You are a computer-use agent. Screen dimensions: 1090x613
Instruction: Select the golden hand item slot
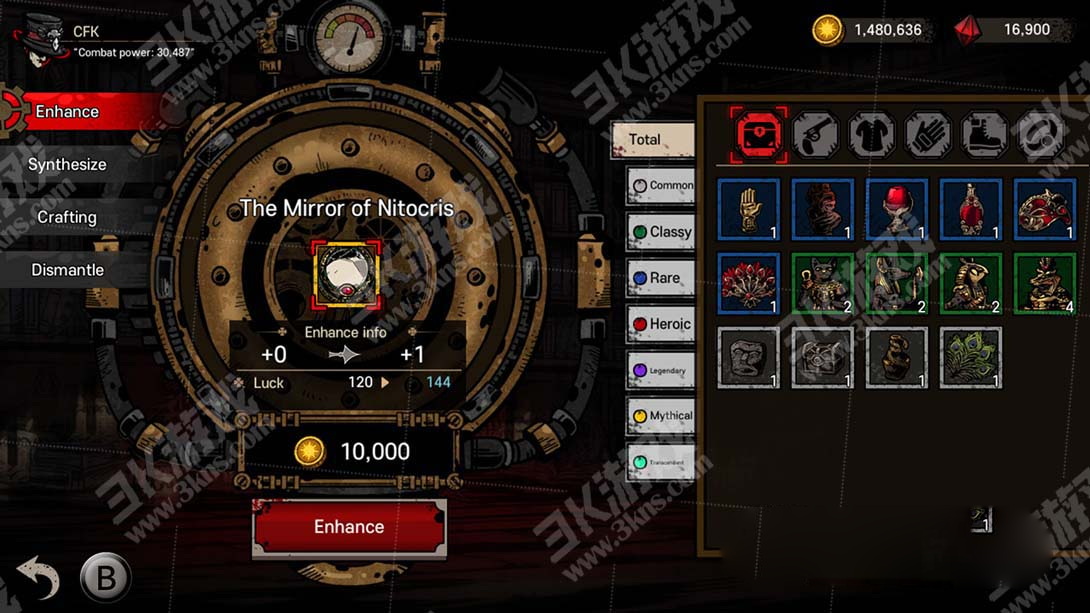[749, 209]
